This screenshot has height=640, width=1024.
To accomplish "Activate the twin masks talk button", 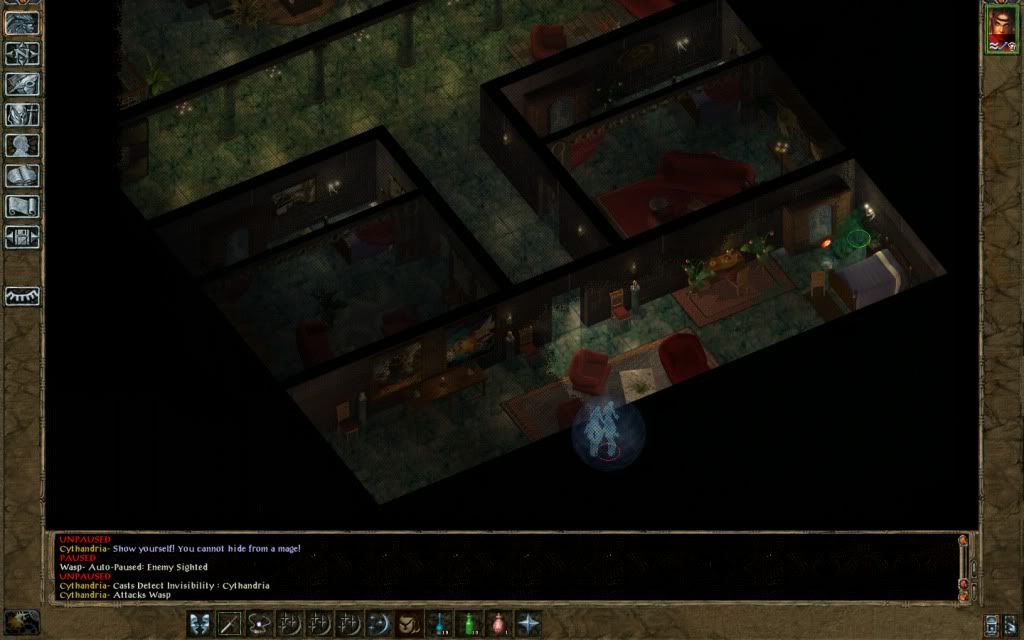I will pos(200,623).
